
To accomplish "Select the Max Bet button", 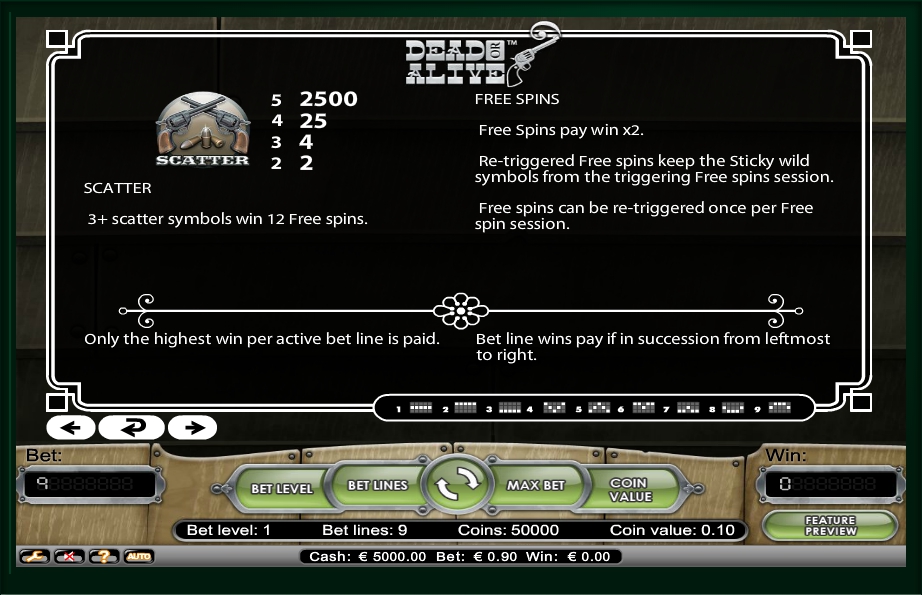I will coord(536,485).
